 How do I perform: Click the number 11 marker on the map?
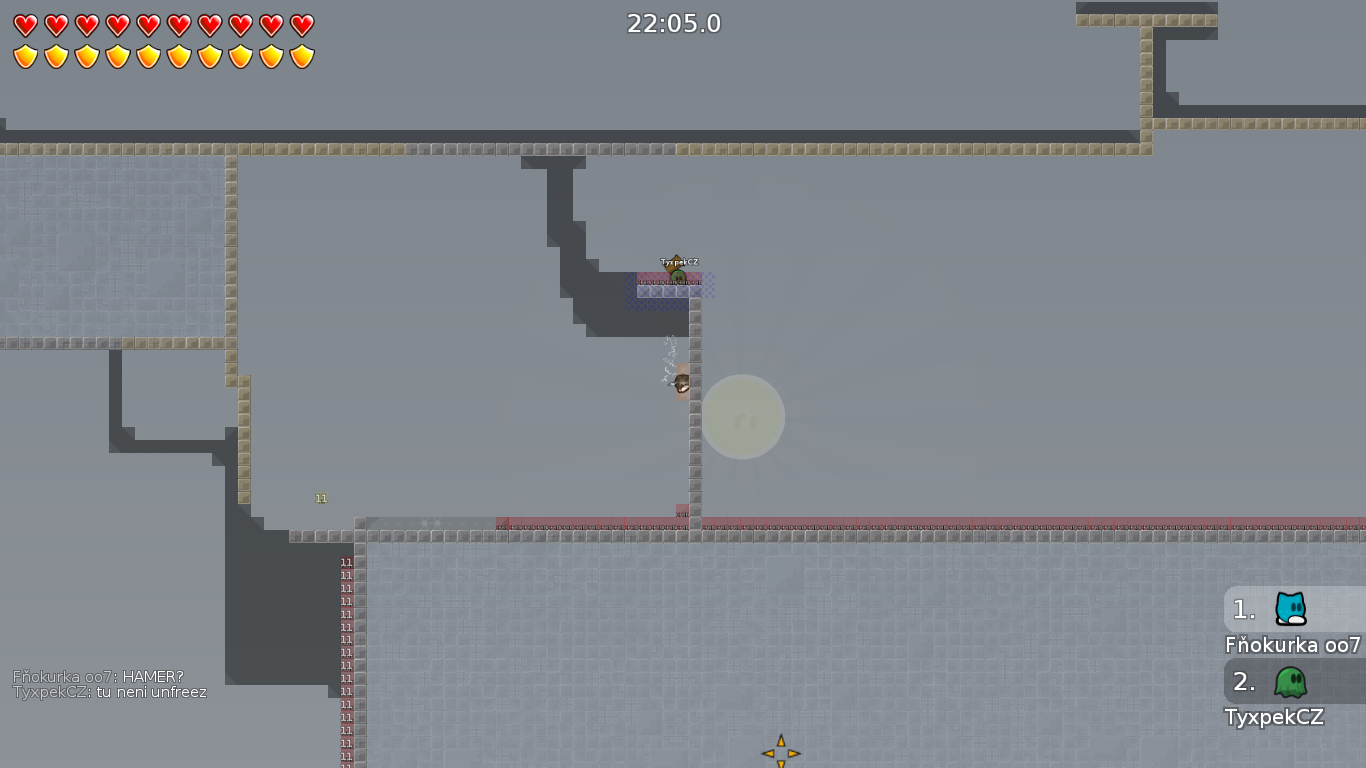tap(321, 497)
